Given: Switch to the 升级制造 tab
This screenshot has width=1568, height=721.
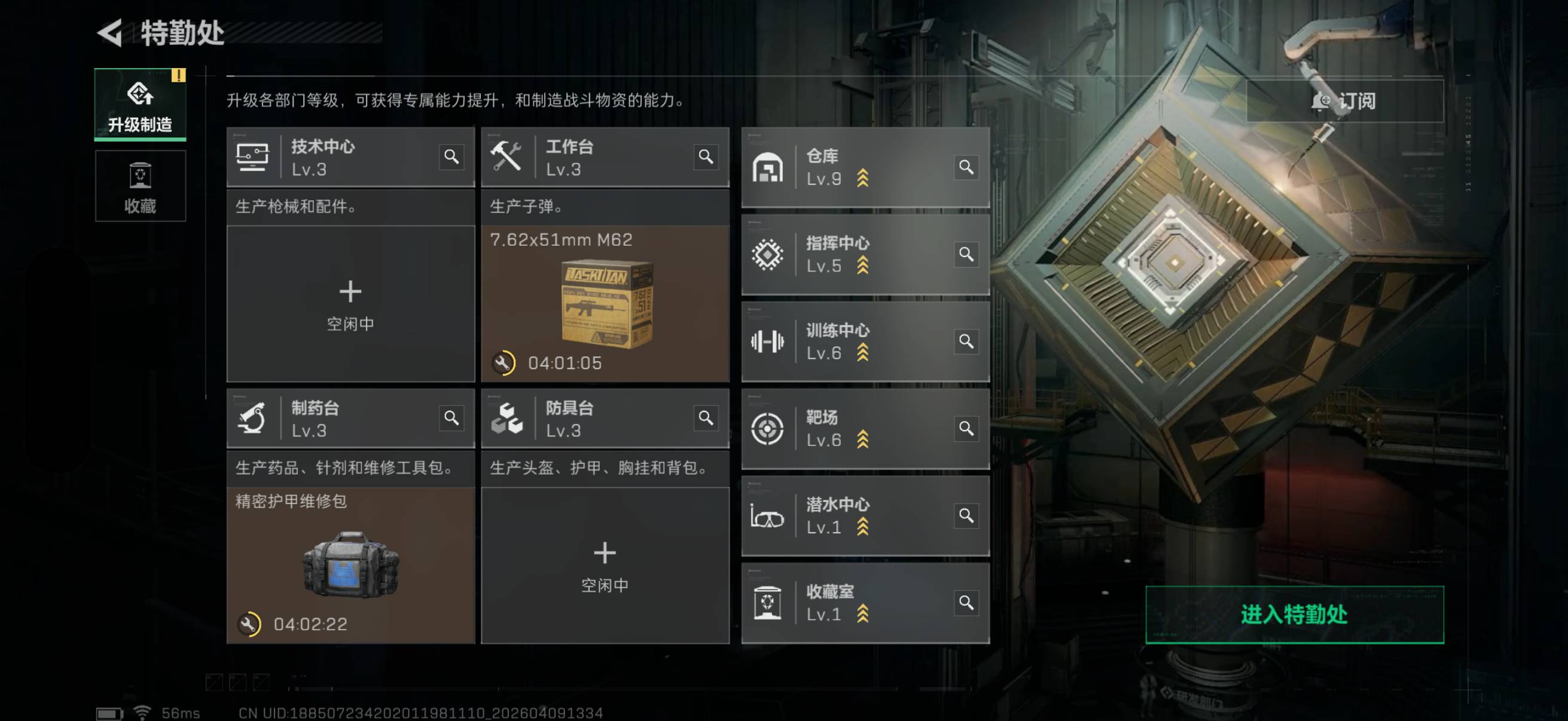Looking at the screenshot, I should point(140,105).
